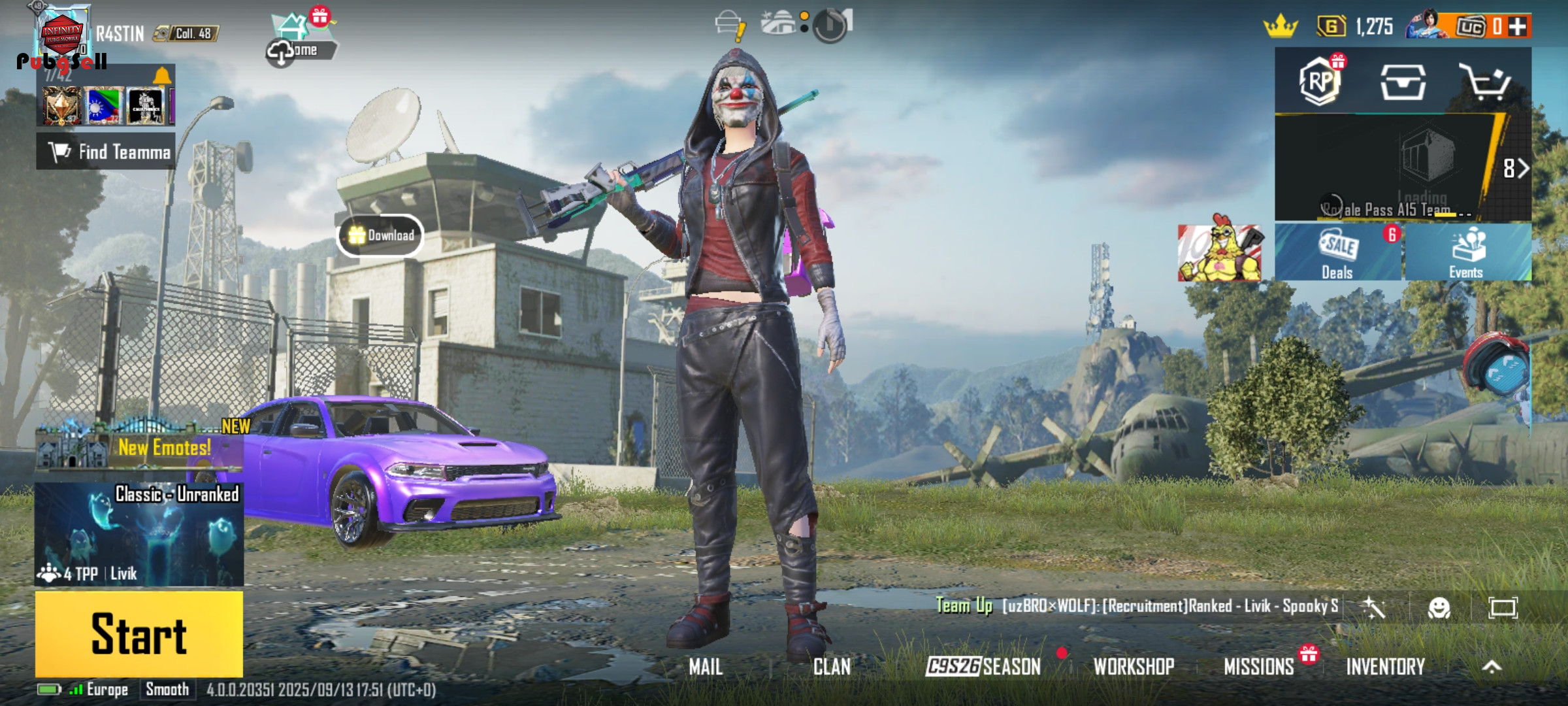Image resolution: width=1568 pixels, height=706 pixels.
Task: Tap the yellow Start button
Action: 139,633
